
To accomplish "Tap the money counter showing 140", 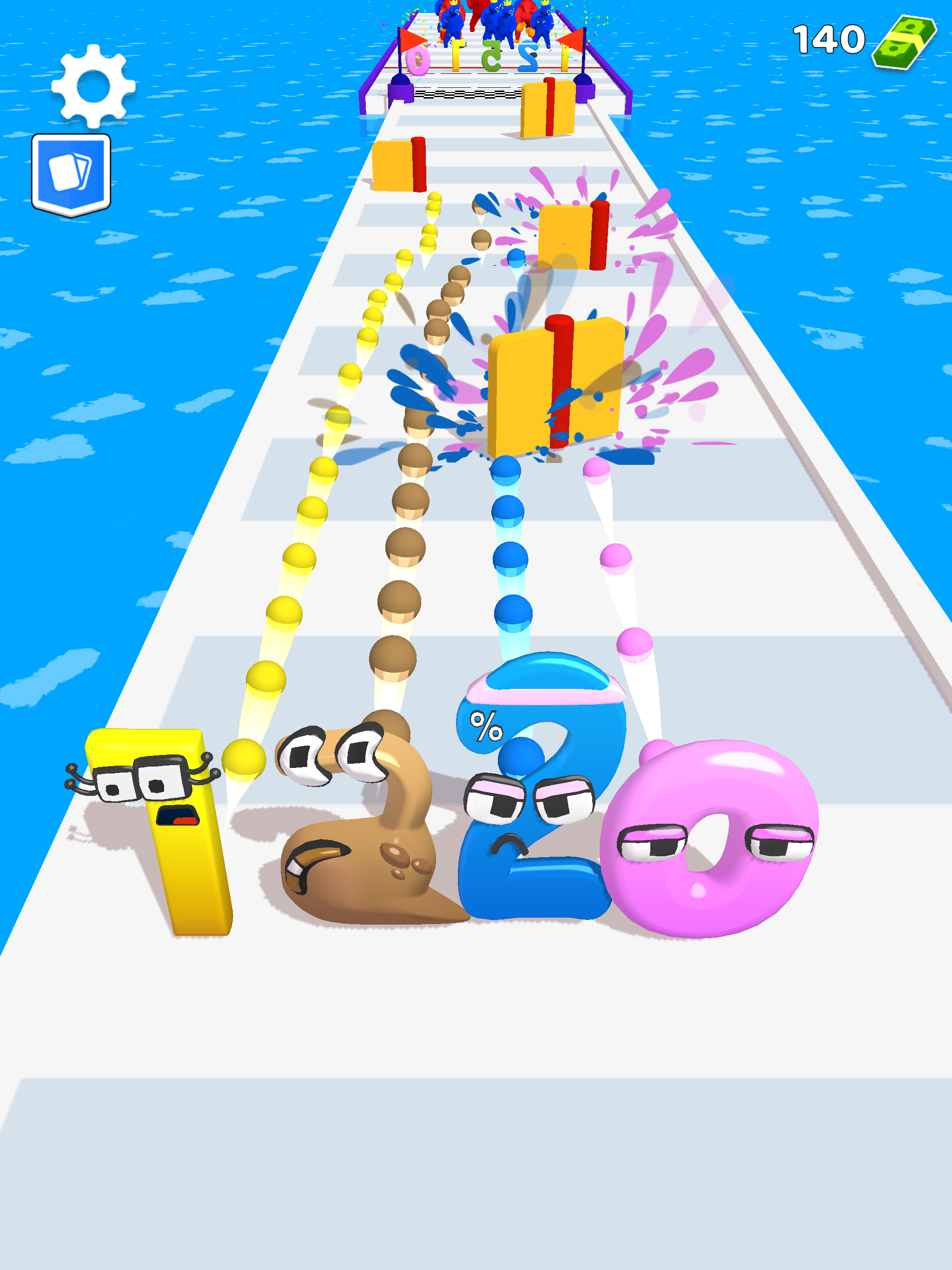I will (830, 40).
